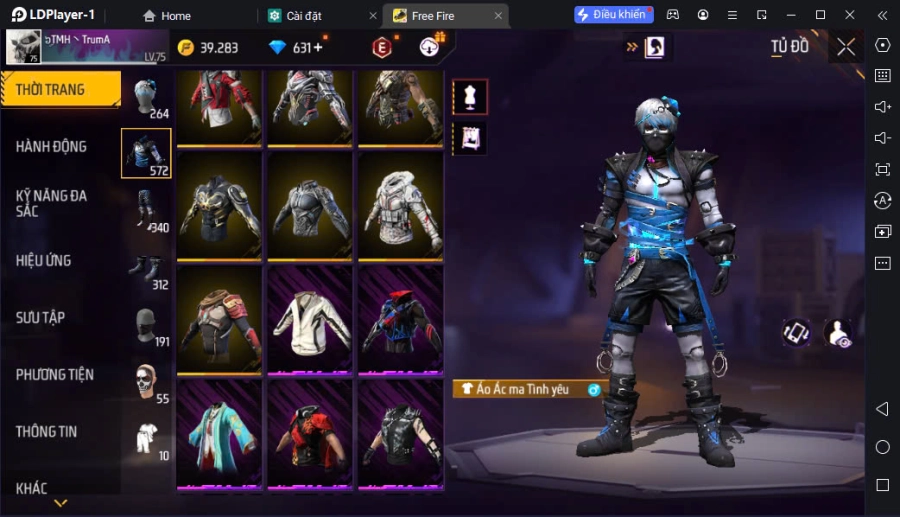Choose the pants subcategory showing 340
The image size is (900, 517).
click(146, 211)
